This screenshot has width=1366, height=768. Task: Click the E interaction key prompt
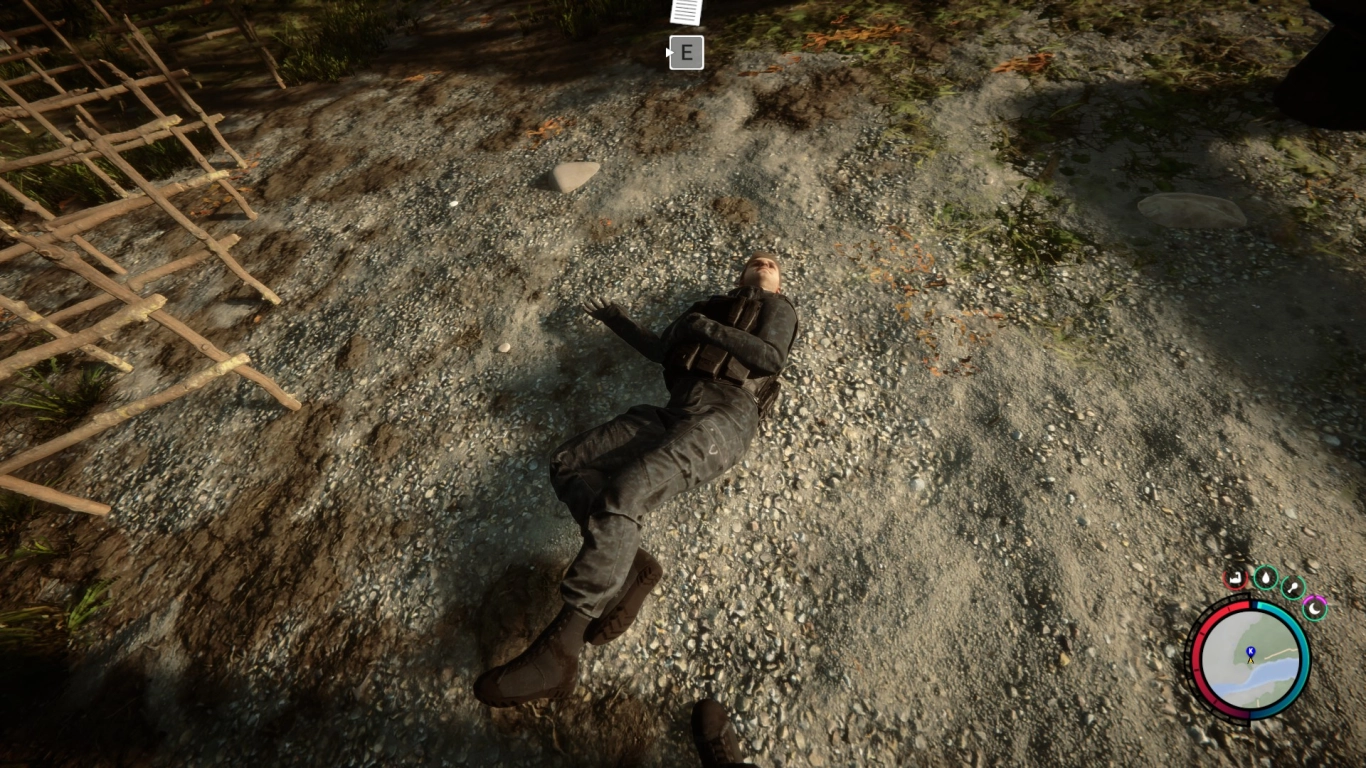685,54
